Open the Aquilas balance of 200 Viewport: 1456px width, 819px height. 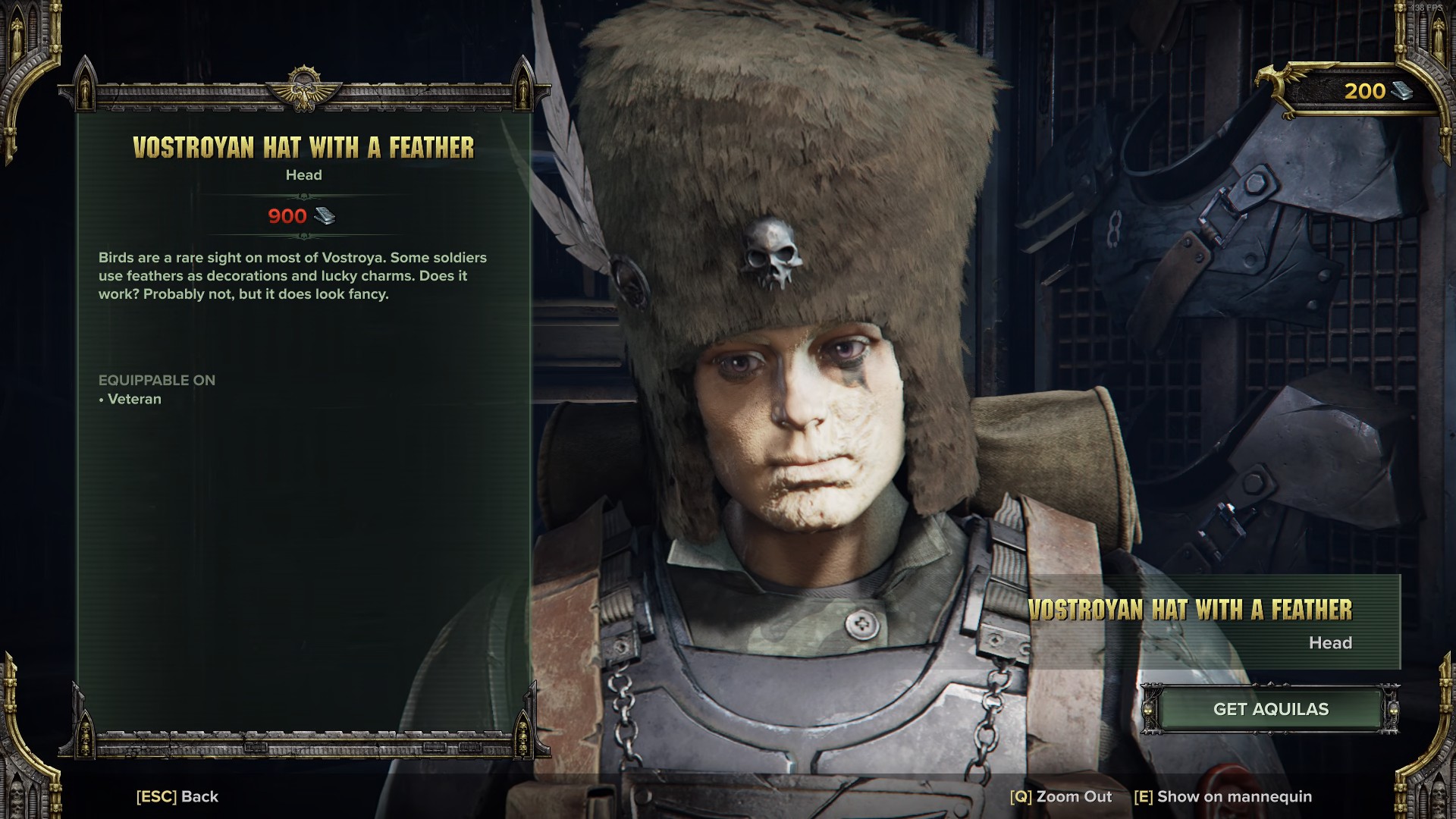(x=1376, y=92)
